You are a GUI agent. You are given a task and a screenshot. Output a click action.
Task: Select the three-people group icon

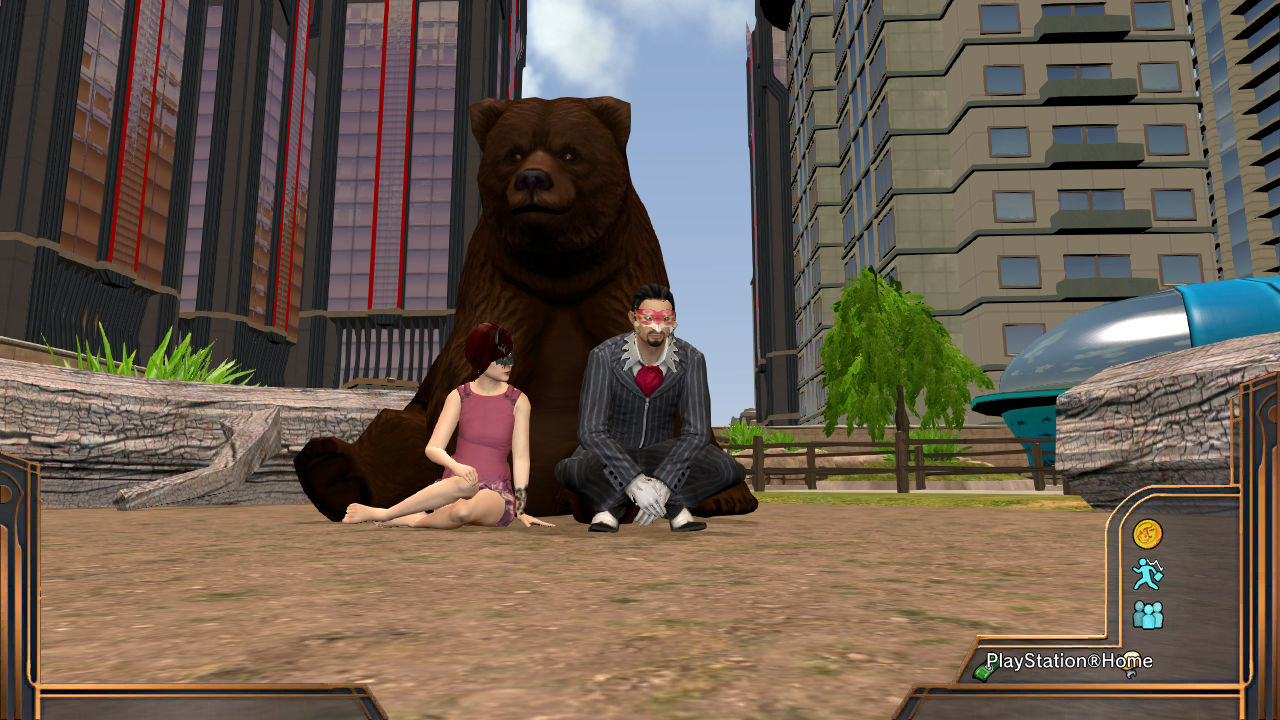click(1147, 614)
